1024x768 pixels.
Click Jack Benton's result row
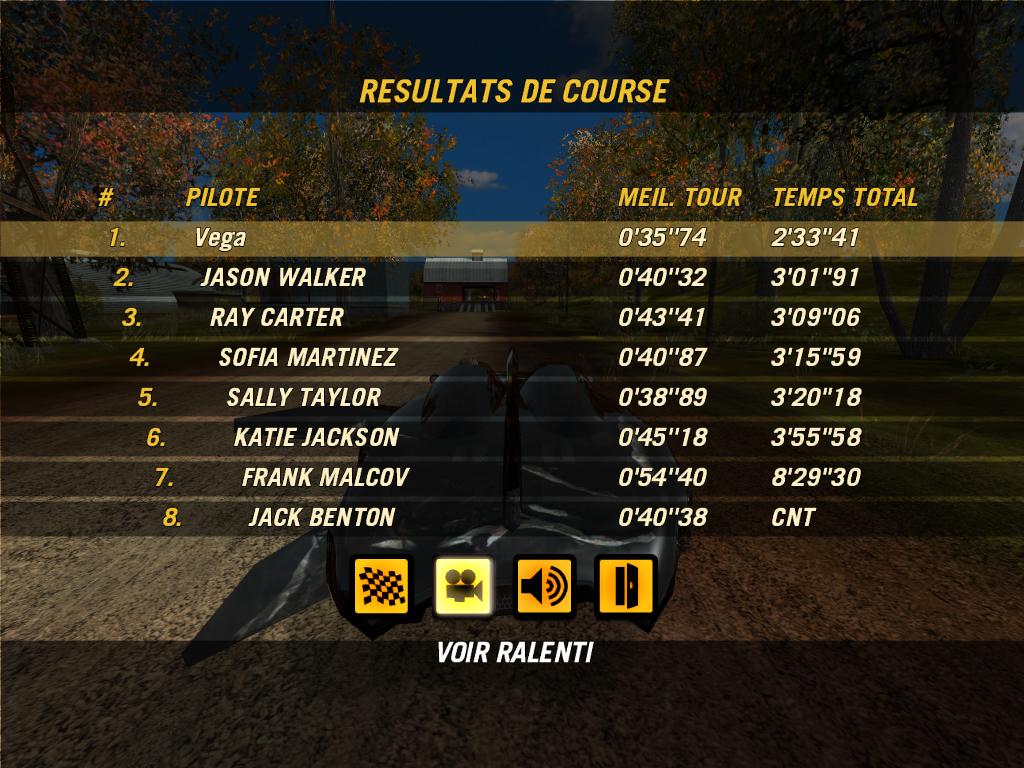(x=511, y=518)
